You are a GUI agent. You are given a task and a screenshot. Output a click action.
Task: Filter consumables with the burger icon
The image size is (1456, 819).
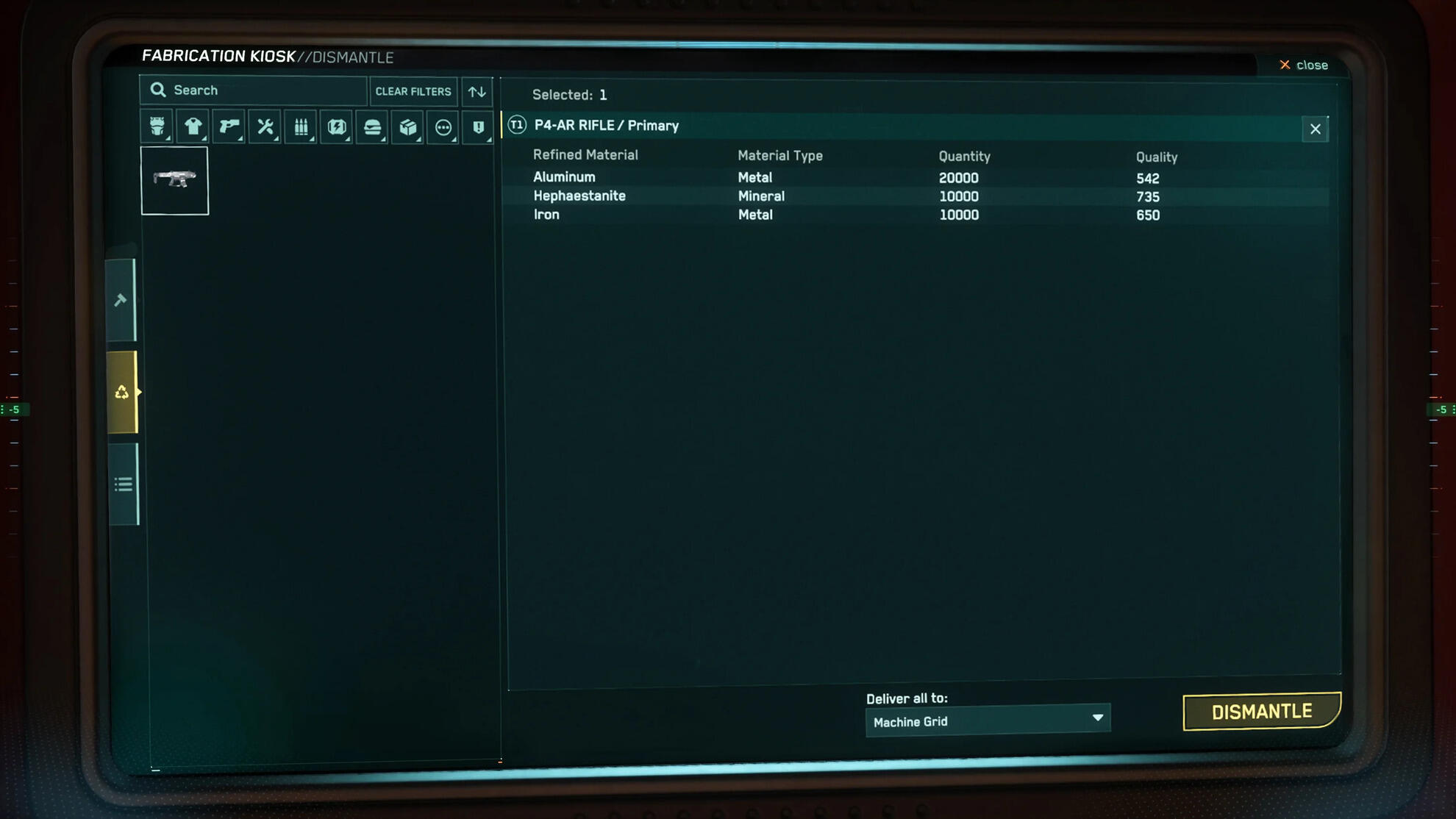click(371, 126)
